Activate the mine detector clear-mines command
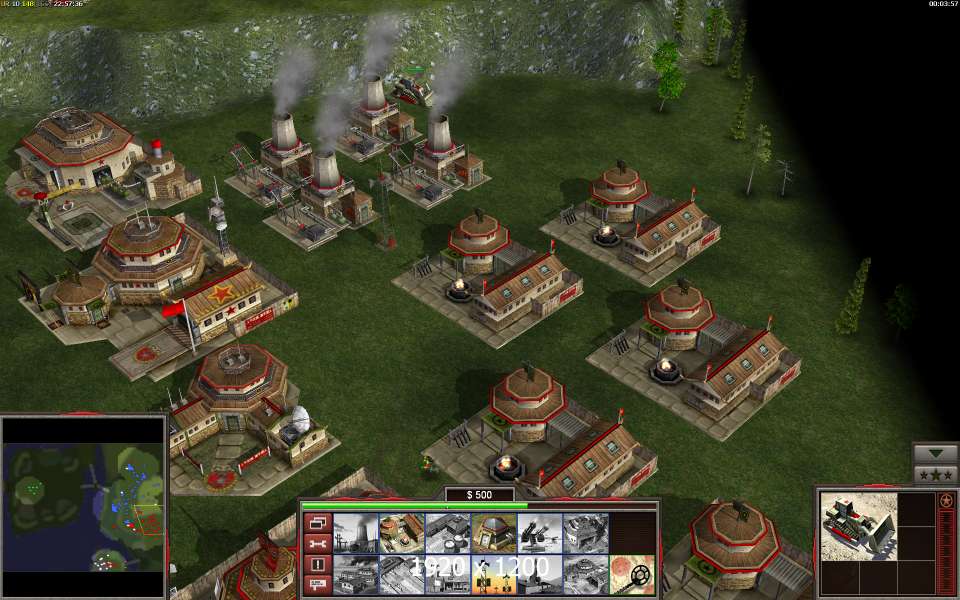This screenshot has height=600, width=960. (x=631, y=575)
